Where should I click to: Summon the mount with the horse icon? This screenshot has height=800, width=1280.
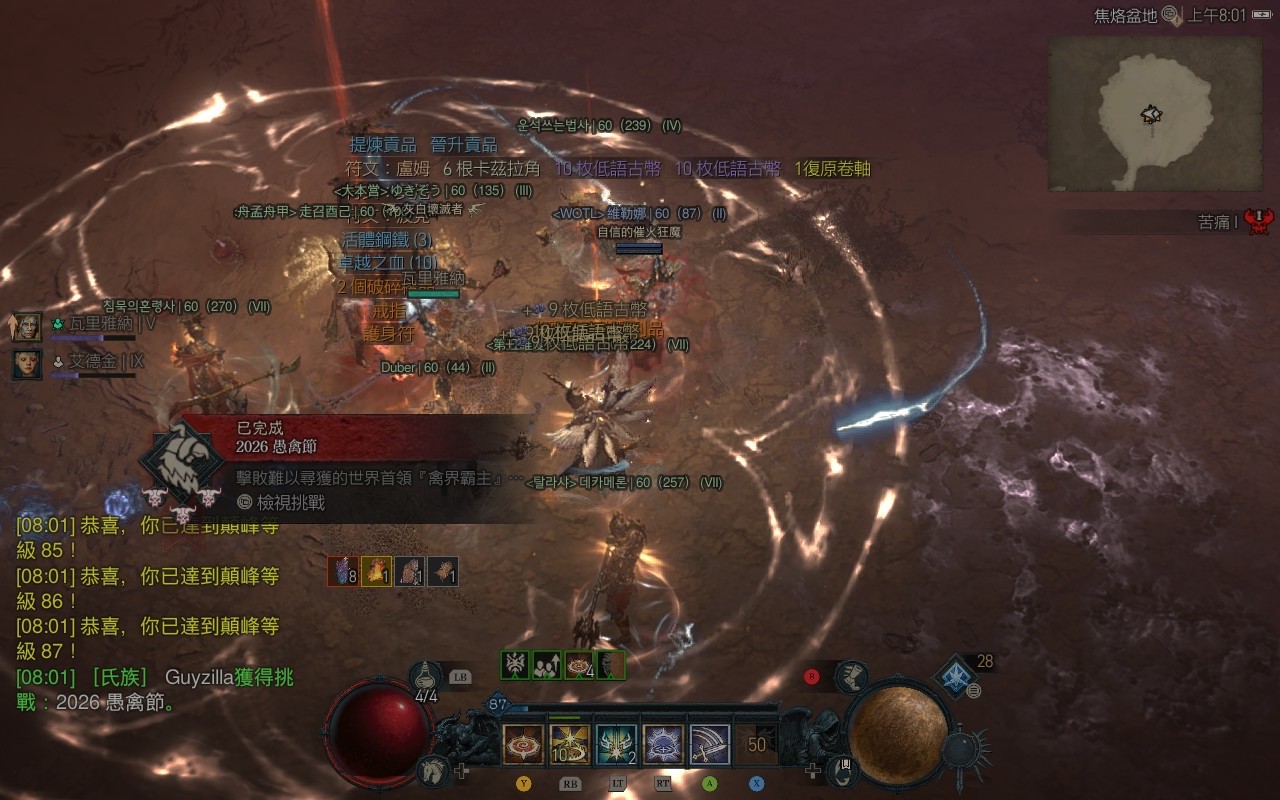(x=432, y=771)
